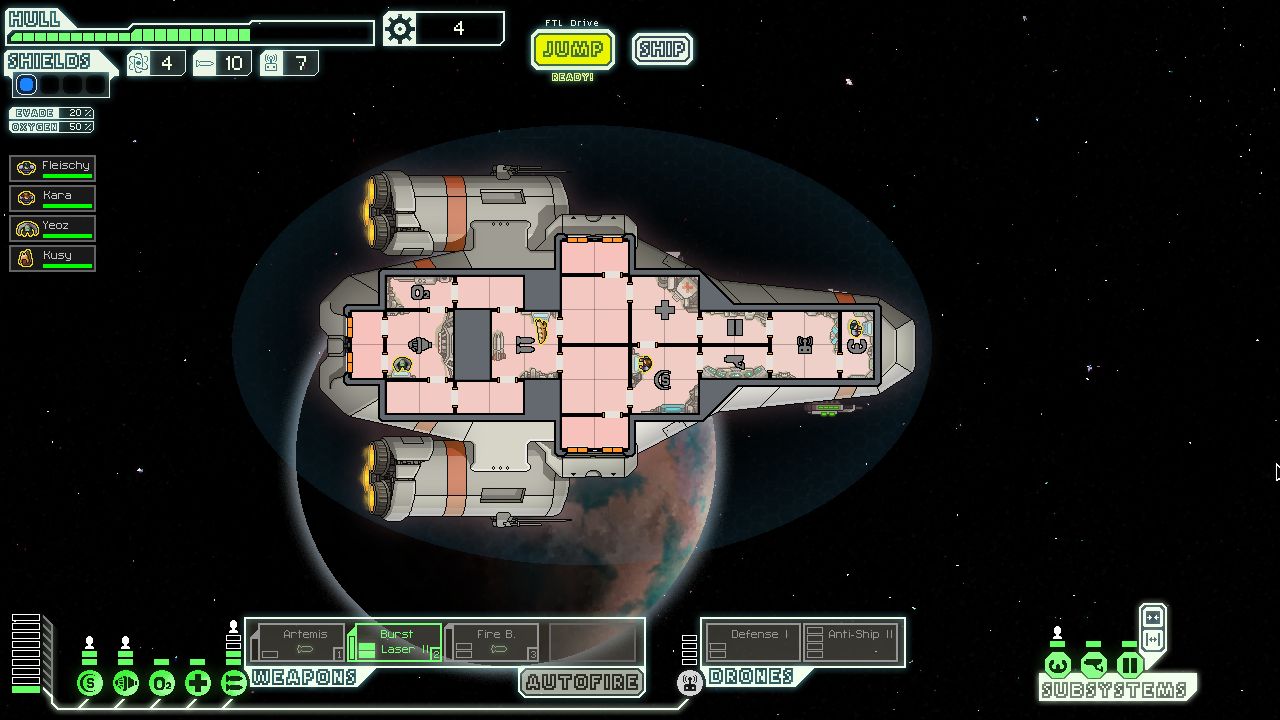This screenshot has height=720, width=1280.
Task: Select the engines system icon
Action: click(x=126, y=684)
